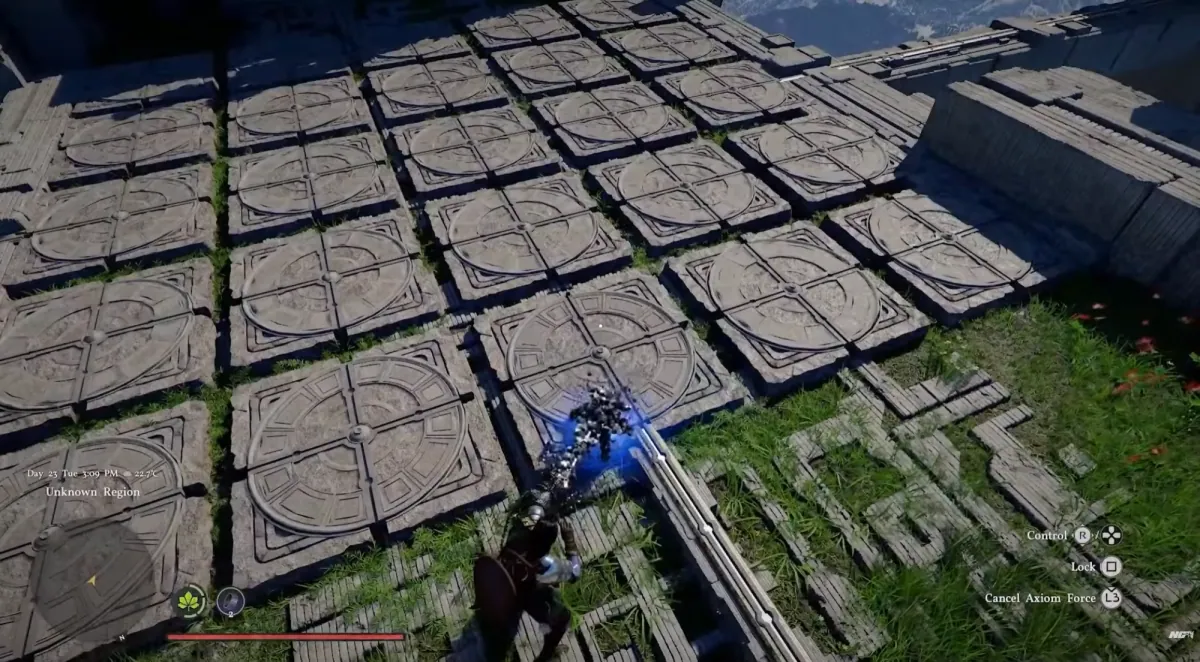This screenshot has width=1200, height=662.
Task: Select the ring item slot
Action: pos(230,601)
